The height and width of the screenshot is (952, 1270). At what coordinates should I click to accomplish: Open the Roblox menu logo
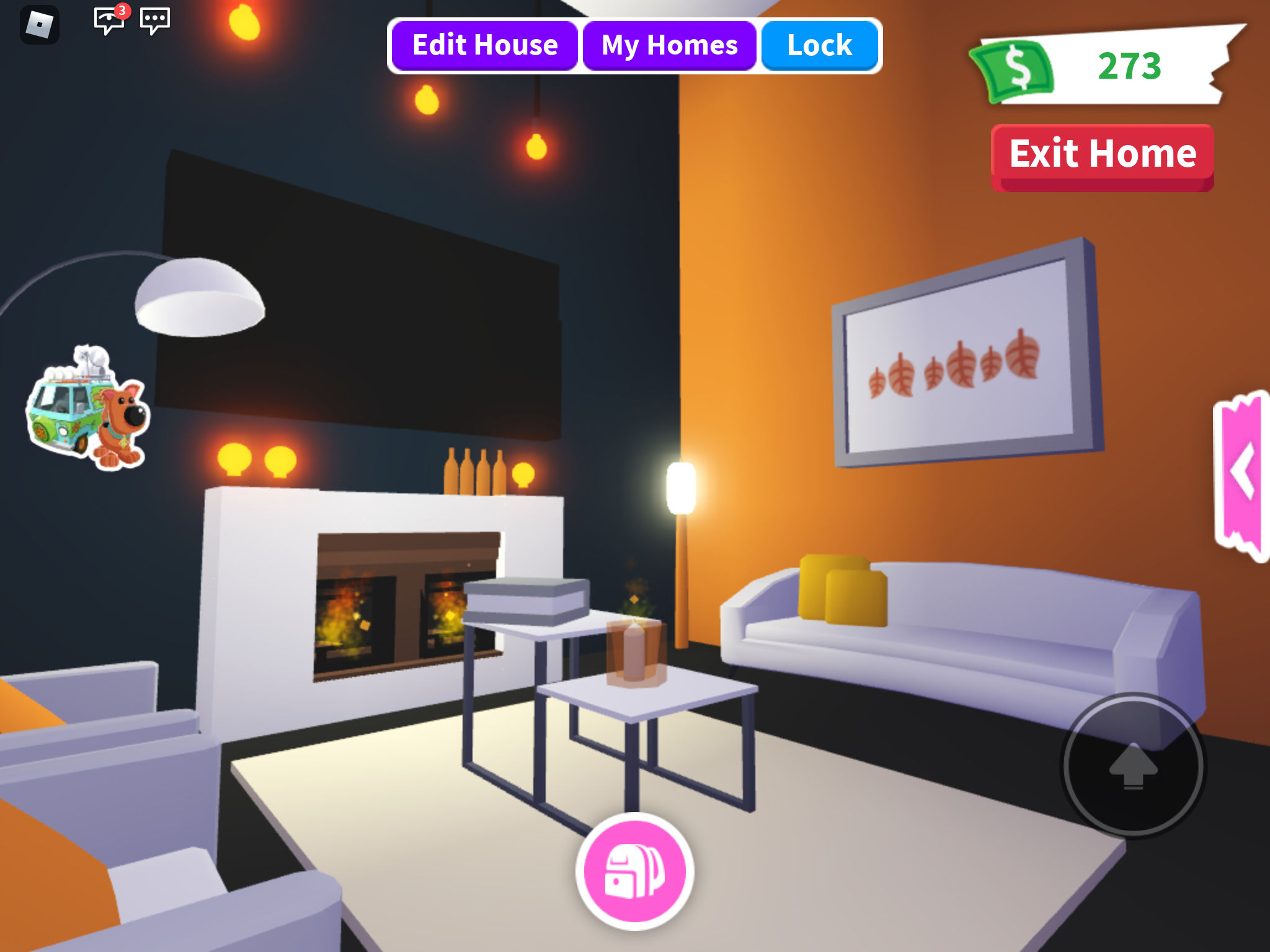pos(40,25)
